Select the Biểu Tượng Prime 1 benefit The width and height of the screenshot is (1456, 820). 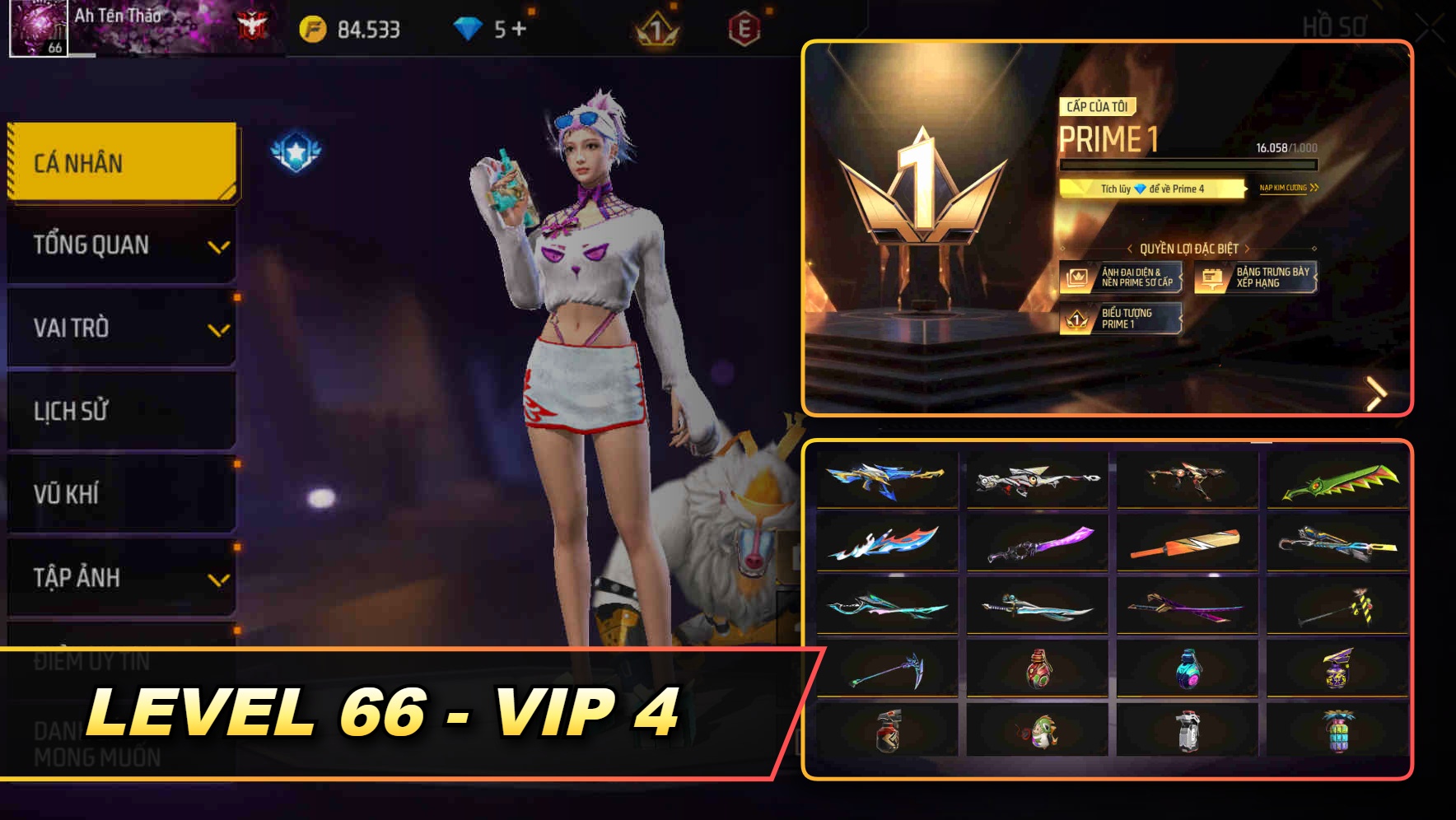click(x=1122, y=318)
